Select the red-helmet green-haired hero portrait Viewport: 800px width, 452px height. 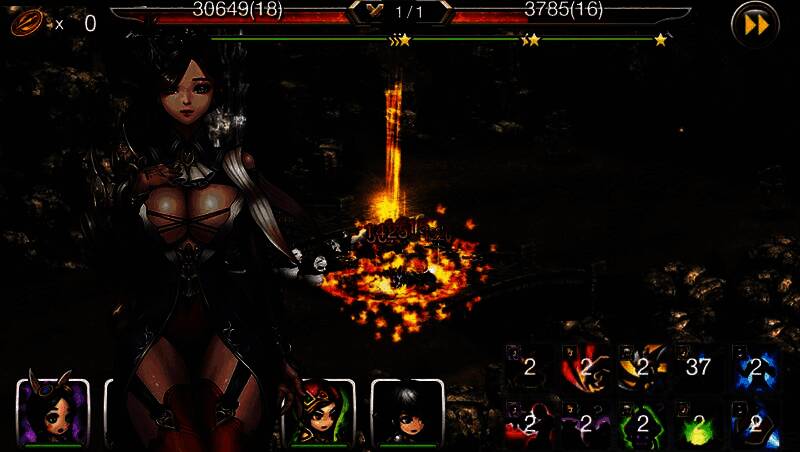(x=319, y=413)
